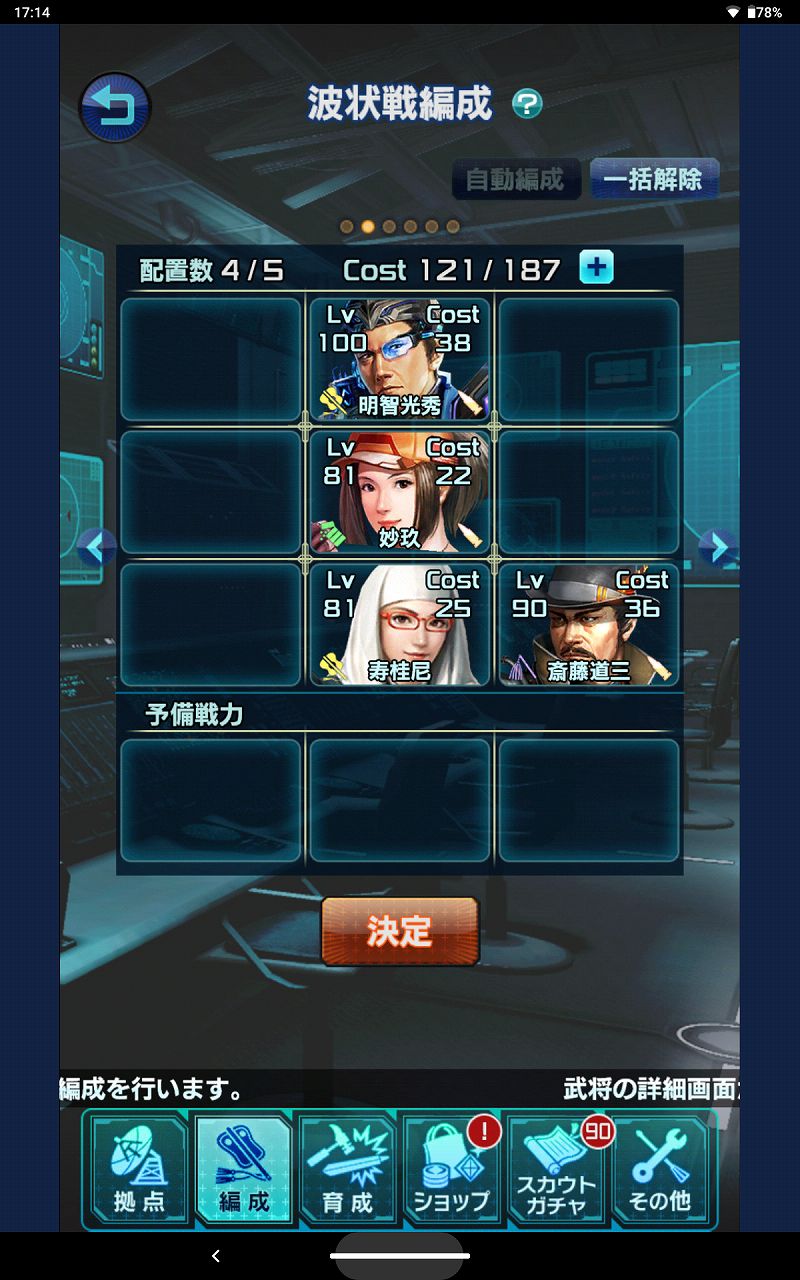
Task: Open the help question mark icon
Action: tap(527, 104)
